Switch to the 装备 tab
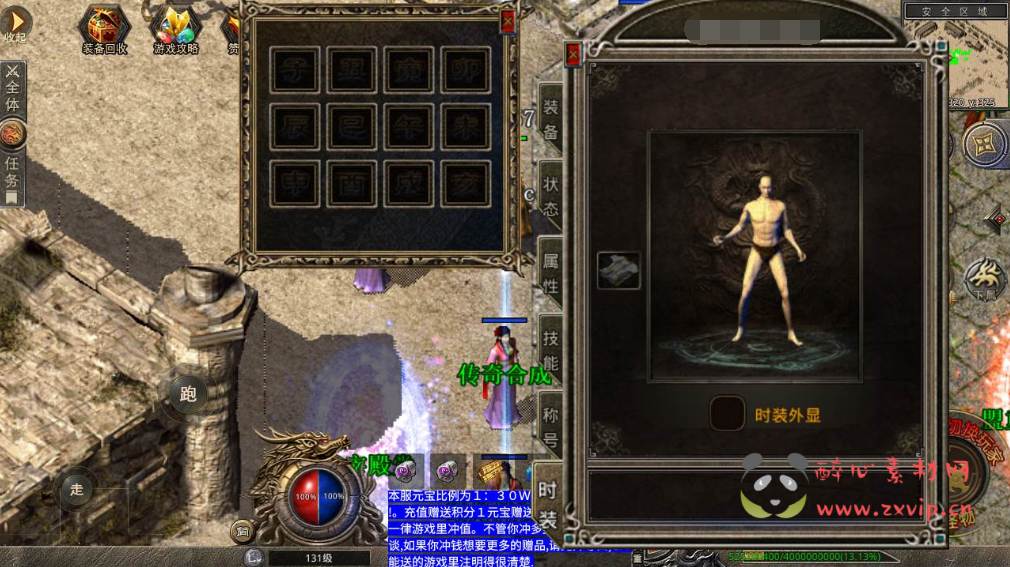This screenshot has width=1010, height=567. pos(550,122)
